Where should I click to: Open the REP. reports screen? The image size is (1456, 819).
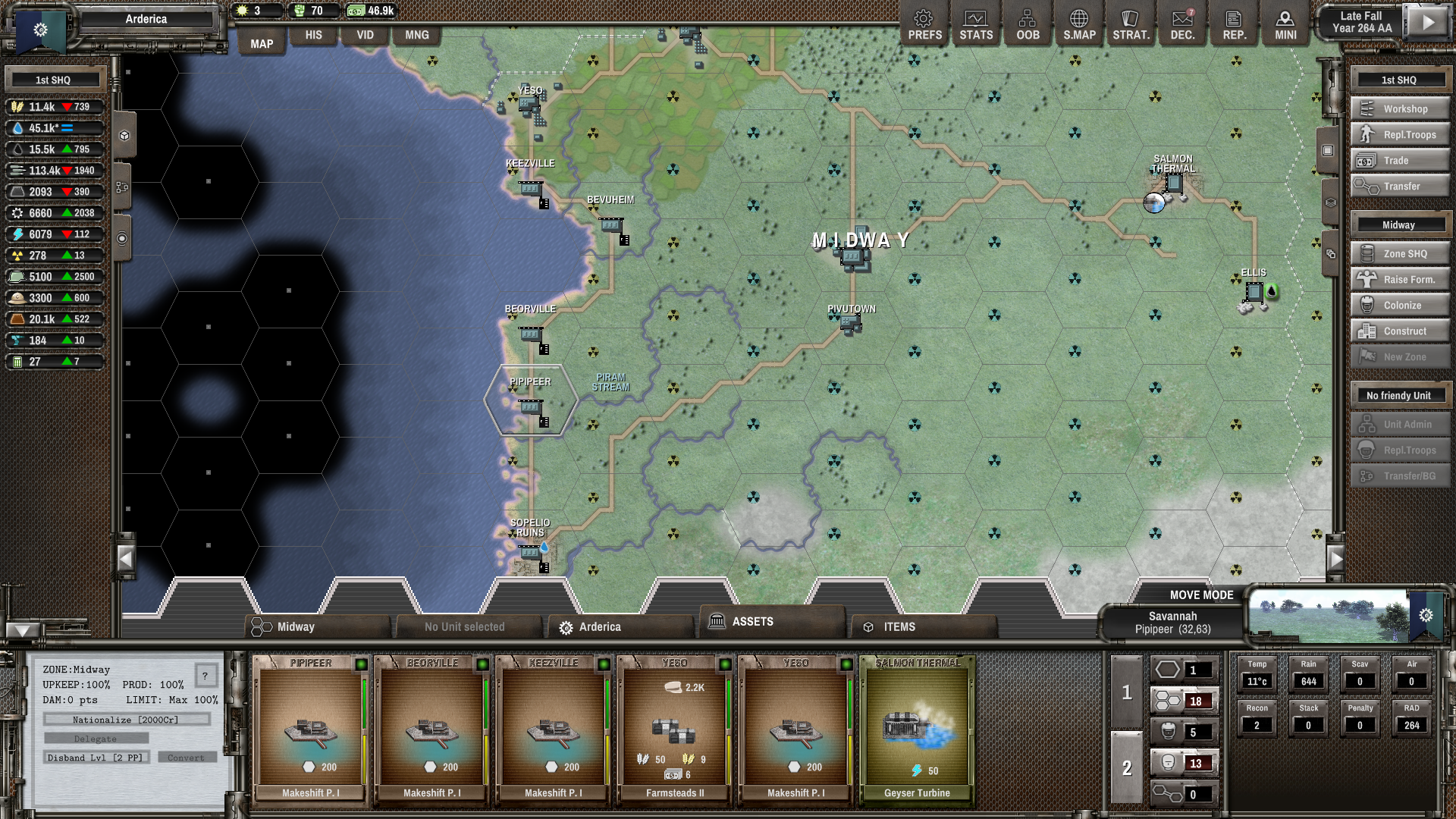(1234, 25)
